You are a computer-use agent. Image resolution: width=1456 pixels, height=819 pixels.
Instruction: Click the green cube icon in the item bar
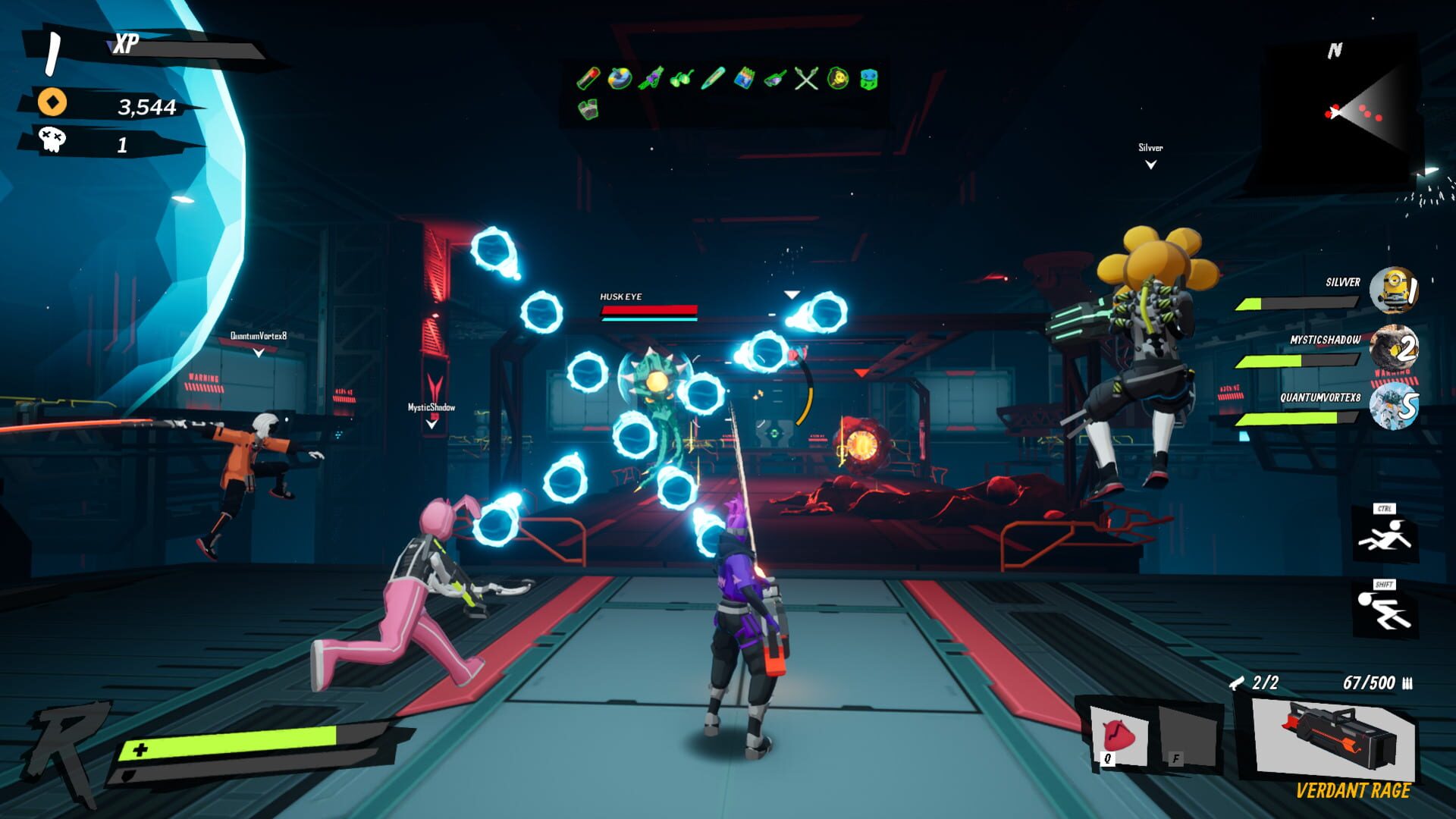(x=869, y=78)
